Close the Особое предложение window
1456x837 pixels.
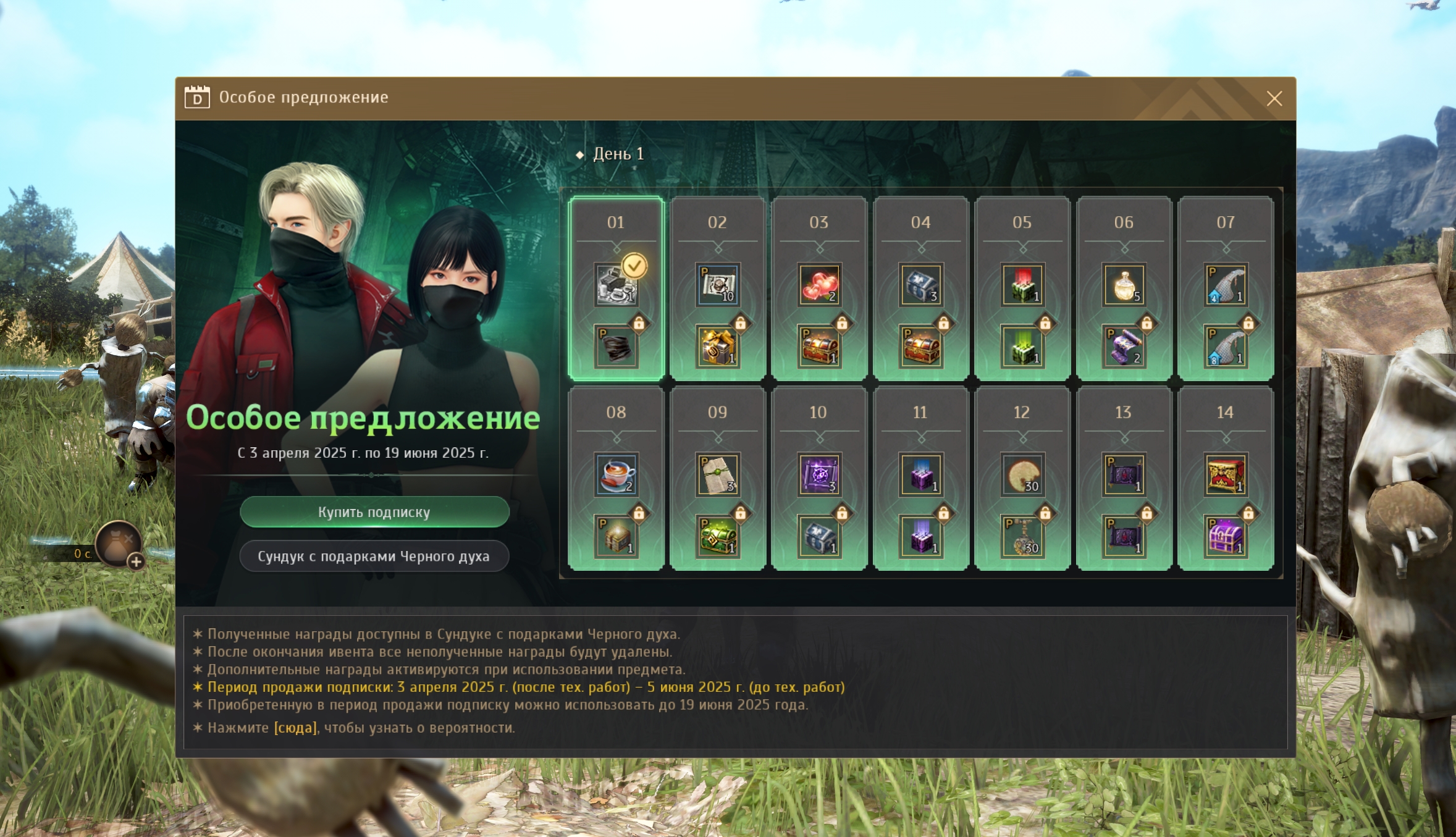pos(1274,99)
